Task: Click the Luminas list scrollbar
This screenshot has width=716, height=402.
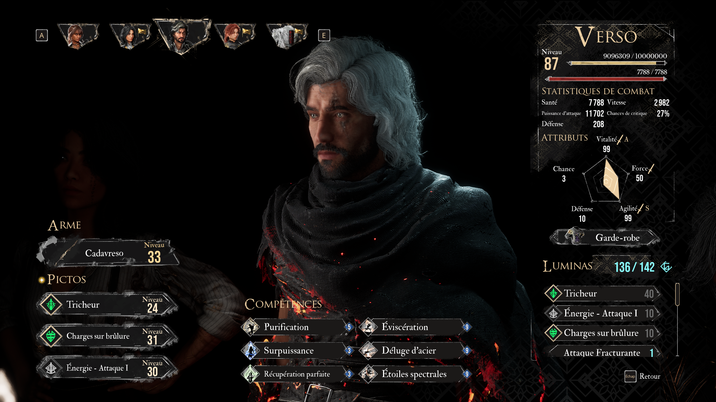Action: (677, 300)
